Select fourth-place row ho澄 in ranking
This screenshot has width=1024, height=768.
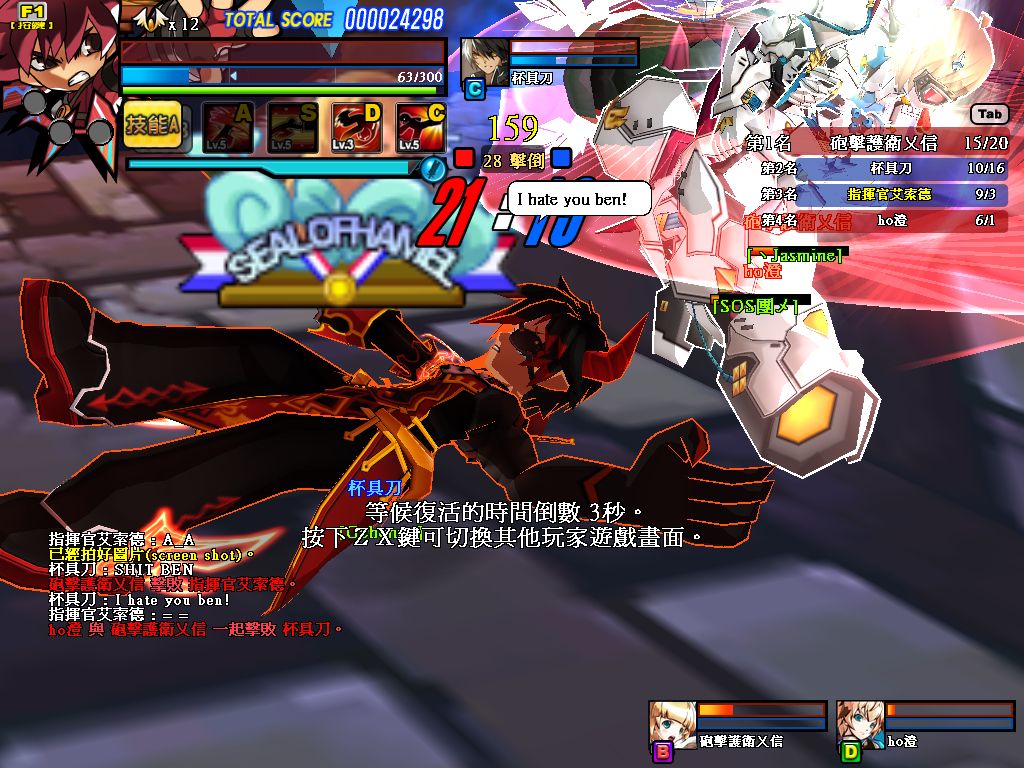877,220
